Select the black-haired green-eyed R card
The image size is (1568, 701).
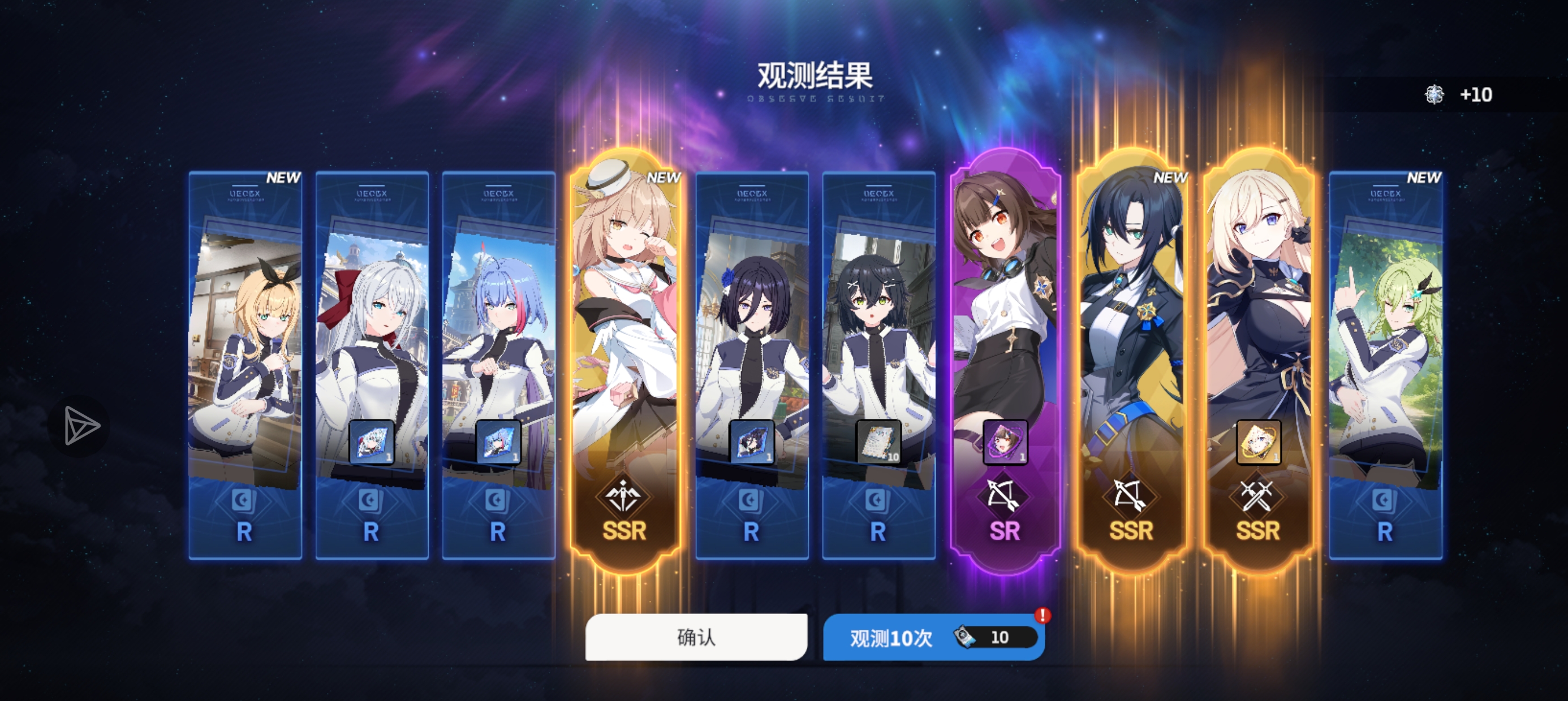tap(878, 365)
